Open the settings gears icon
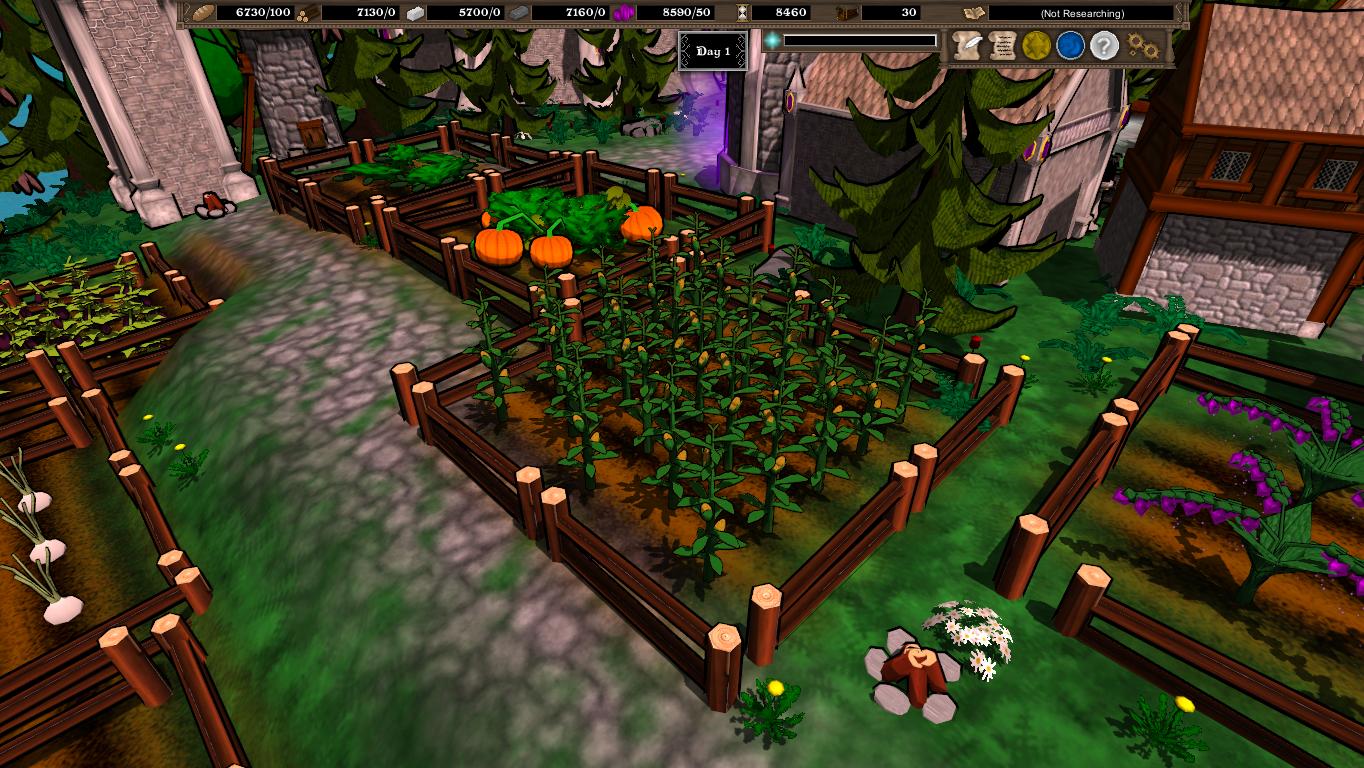The height and width of the screenshot is (768, 1364). click(x=1140, y=44)
